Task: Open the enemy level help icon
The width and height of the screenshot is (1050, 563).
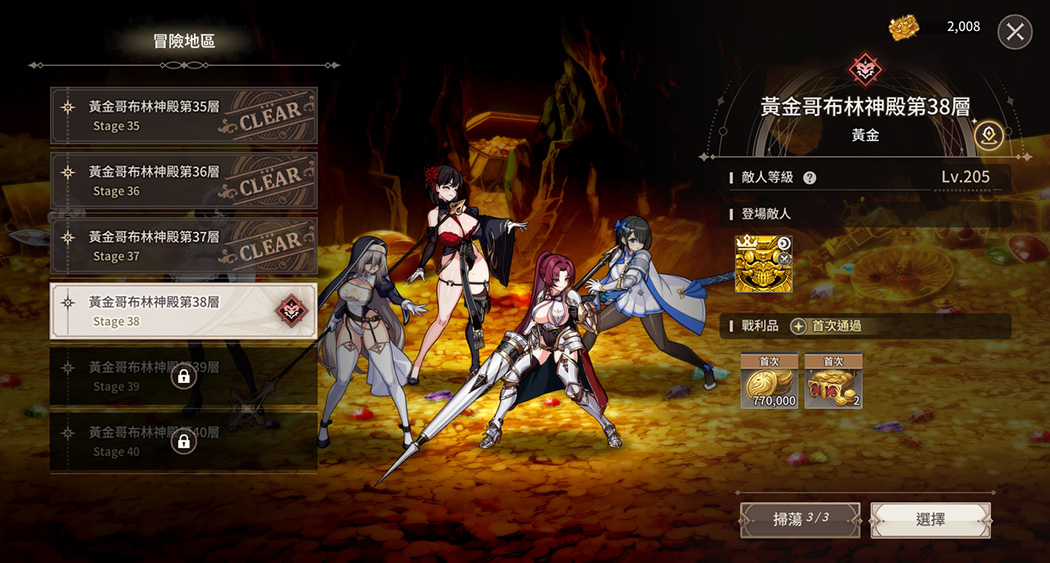Action: [x=810, y=178]
